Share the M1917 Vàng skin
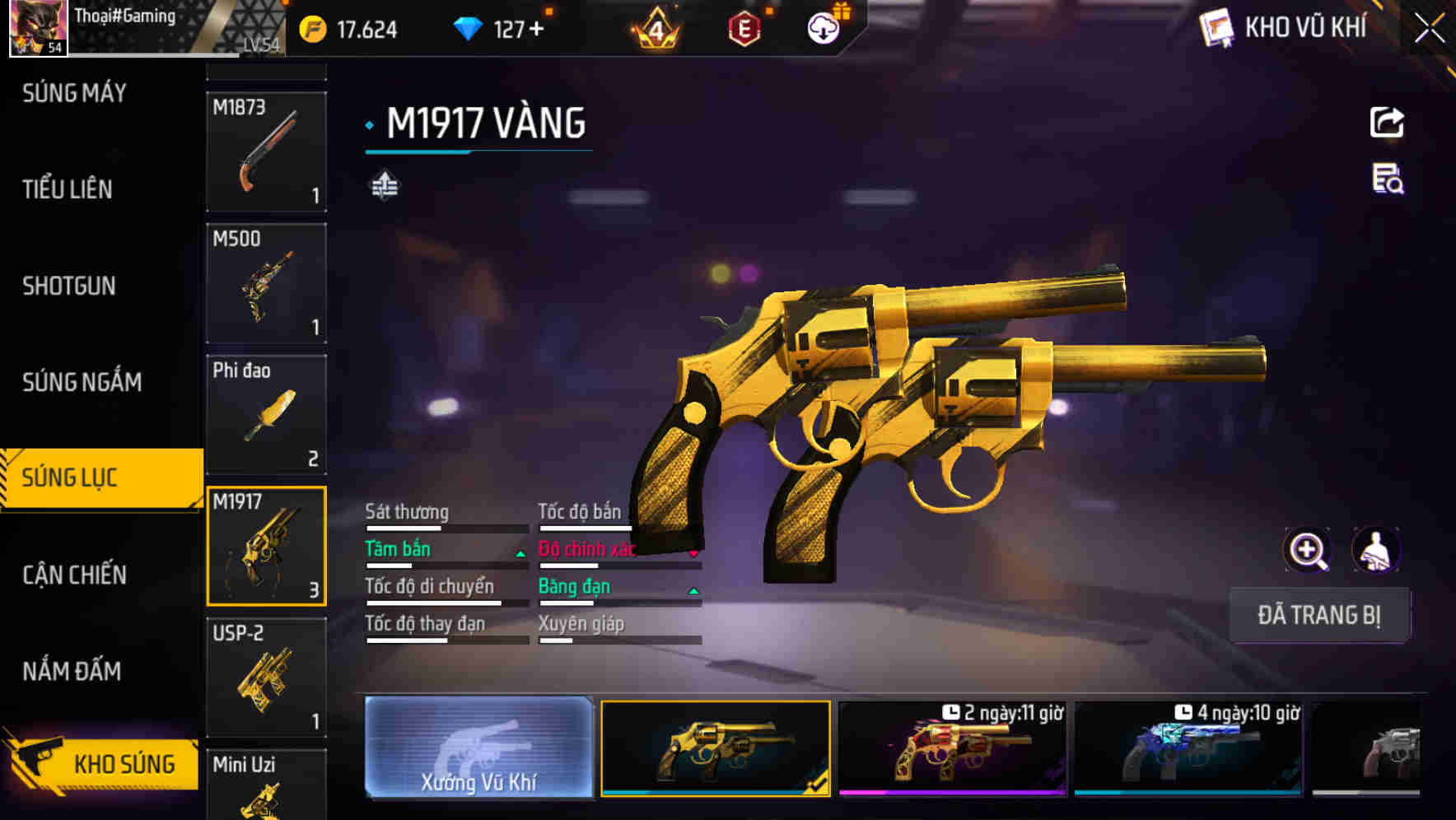Image resolution: width=1456 pixels, height=820 pixels. (x=1387, y=123)
